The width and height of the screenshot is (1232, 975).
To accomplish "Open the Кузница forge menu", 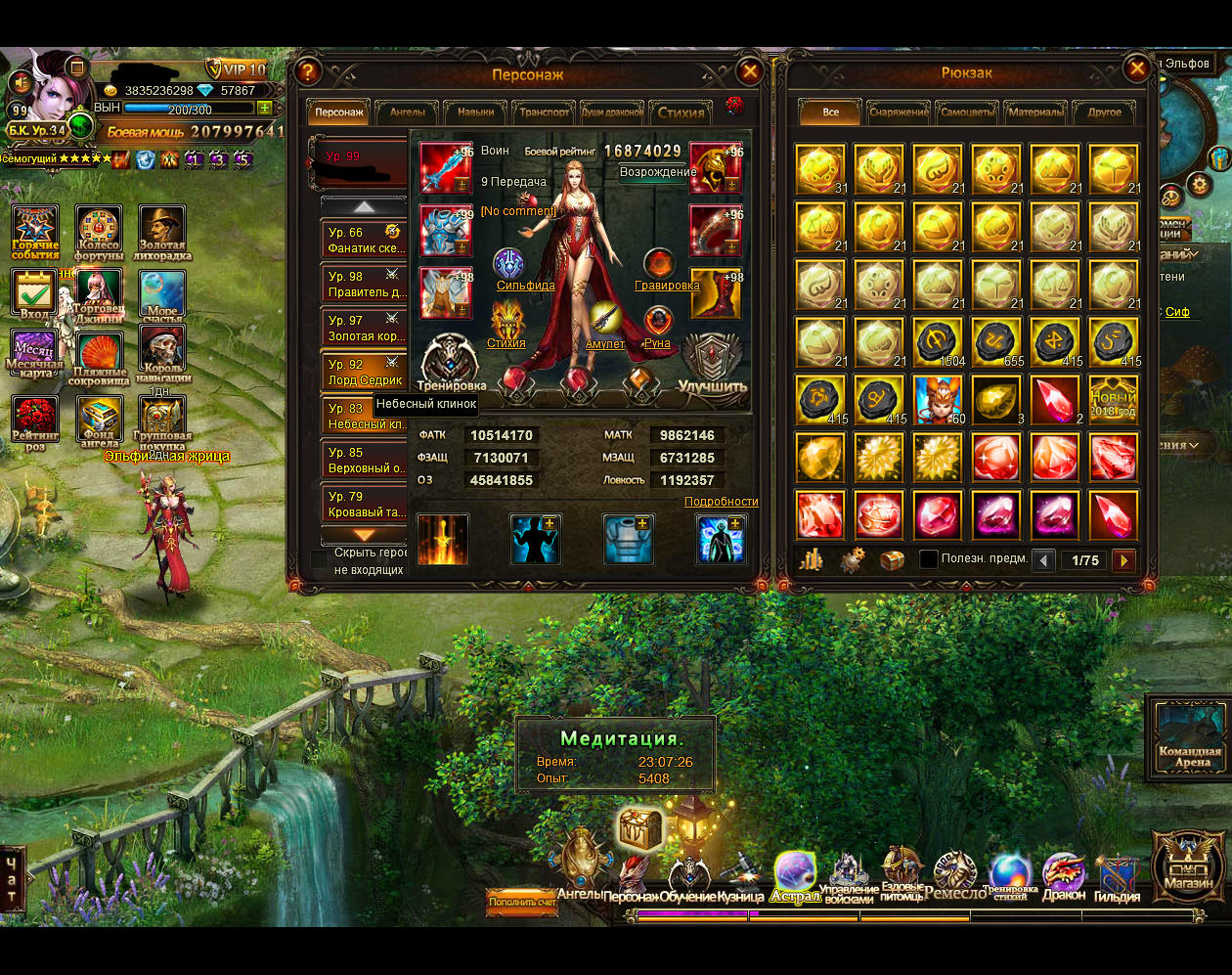I will tap(740, 876).
